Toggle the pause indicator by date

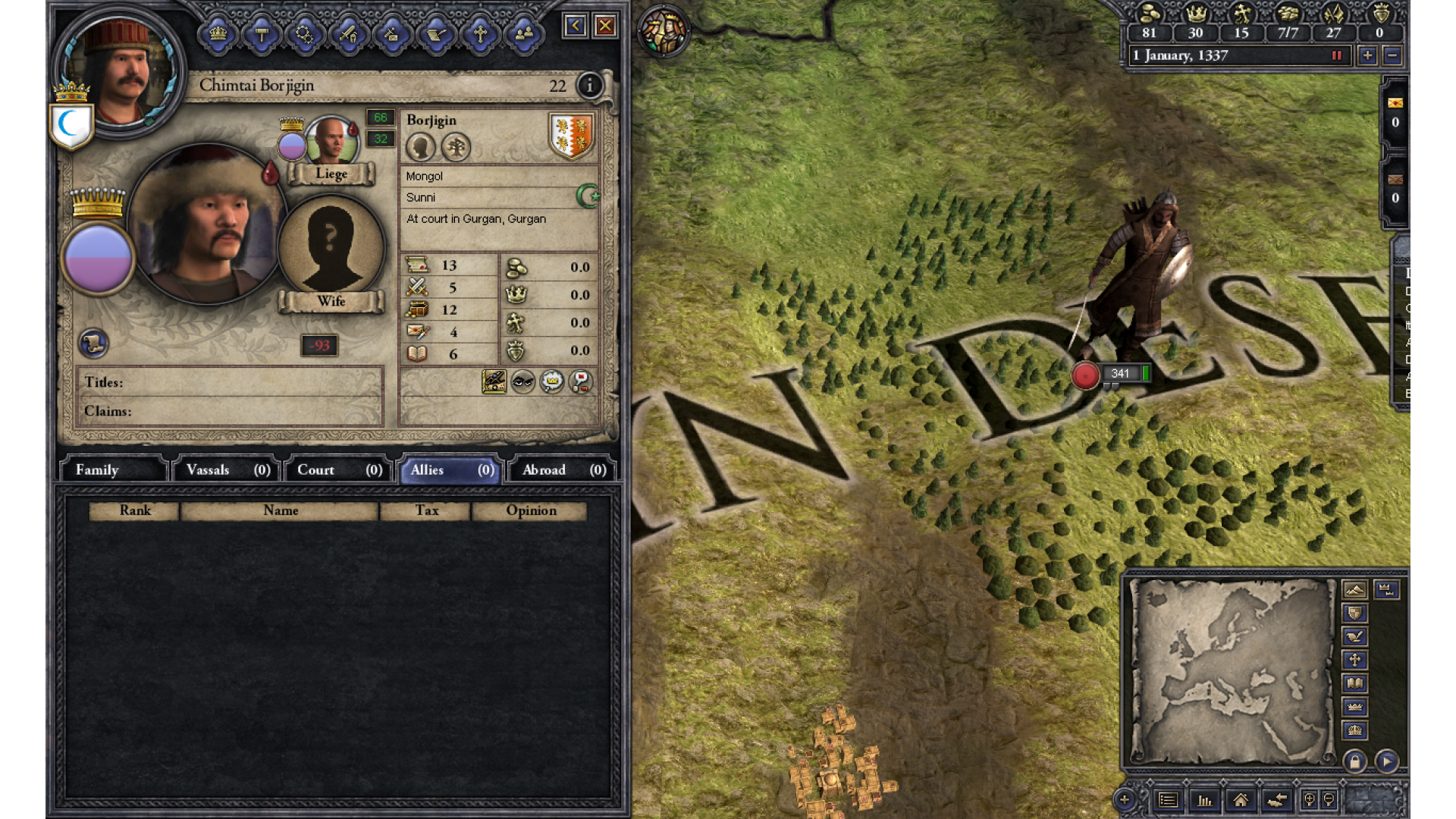pyautogui.click(x=1337, y=55)
